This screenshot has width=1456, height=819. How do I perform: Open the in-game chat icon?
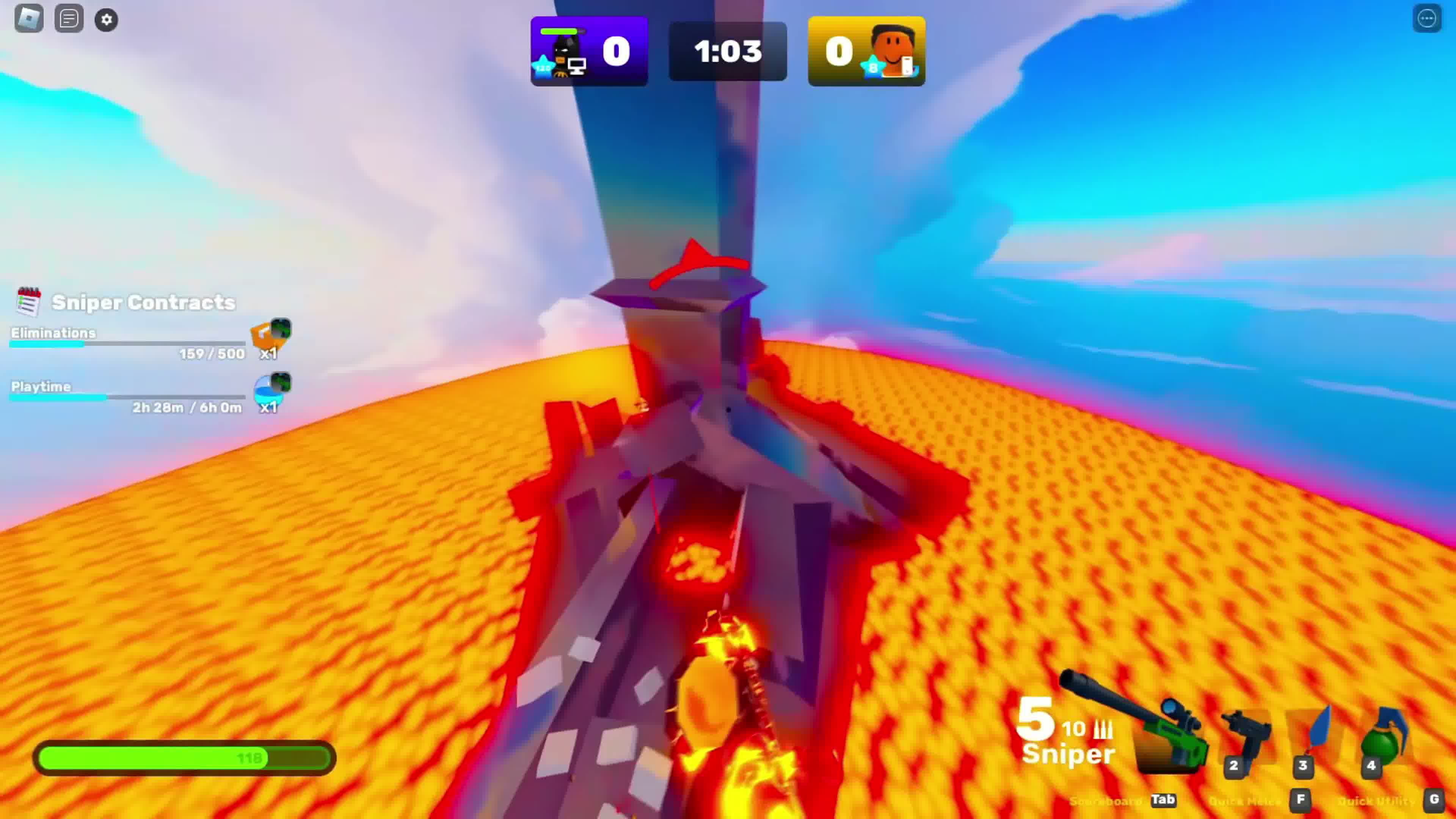[x=68, y=19]
